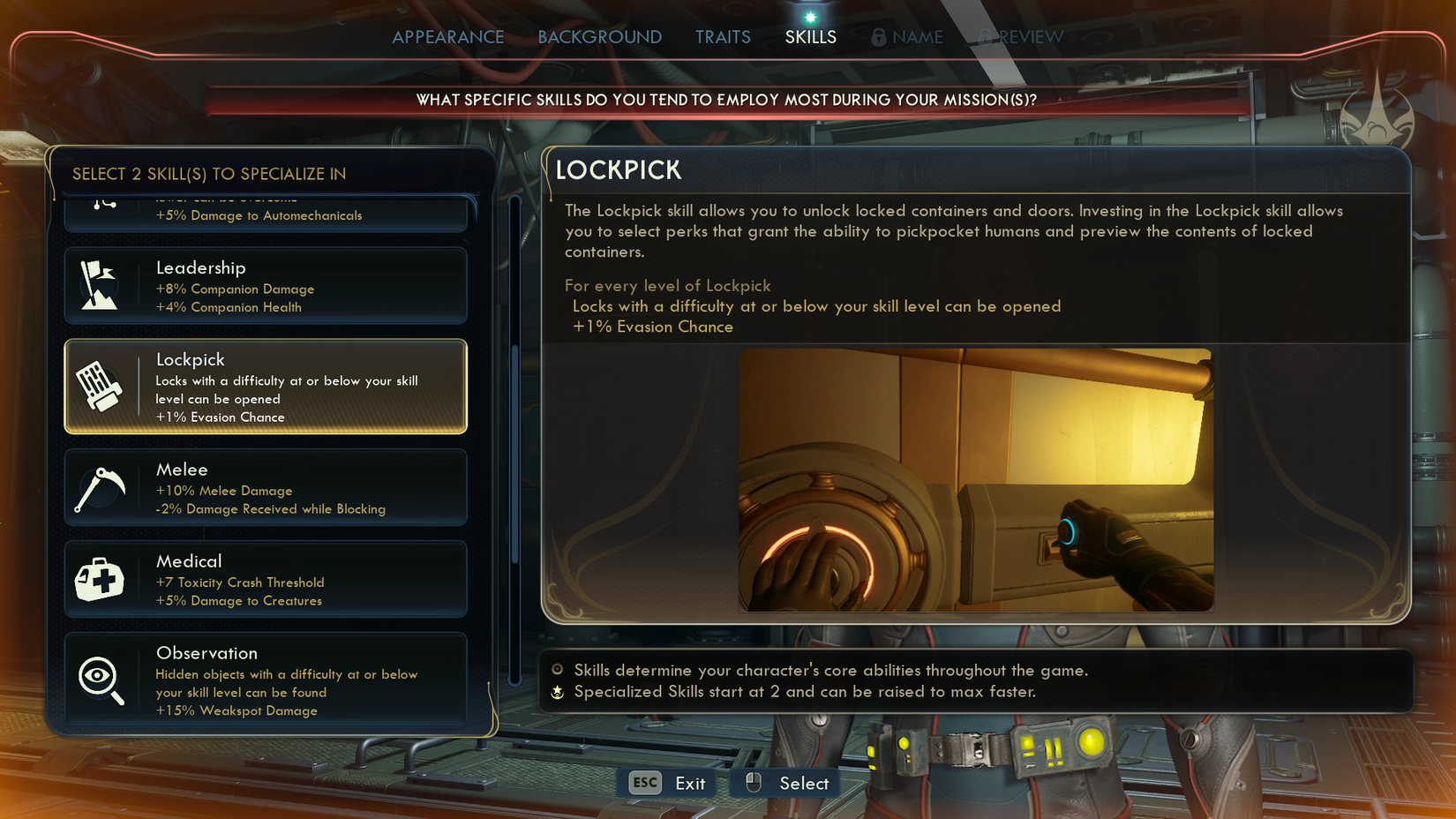Enable Medical skill specialization
This screenshot has height=819, width=1456.
tap(265, 578)
